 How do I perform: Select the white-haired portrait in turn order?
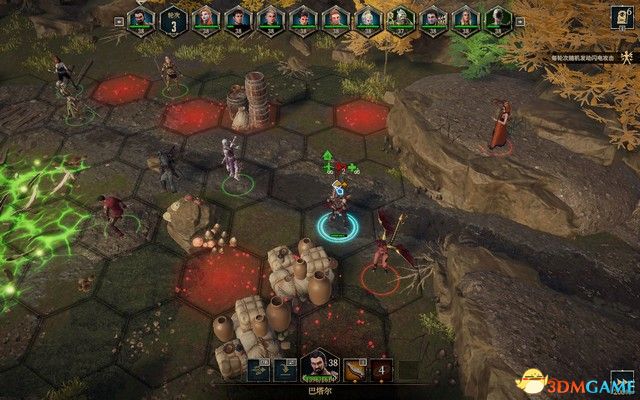point(367,17)
